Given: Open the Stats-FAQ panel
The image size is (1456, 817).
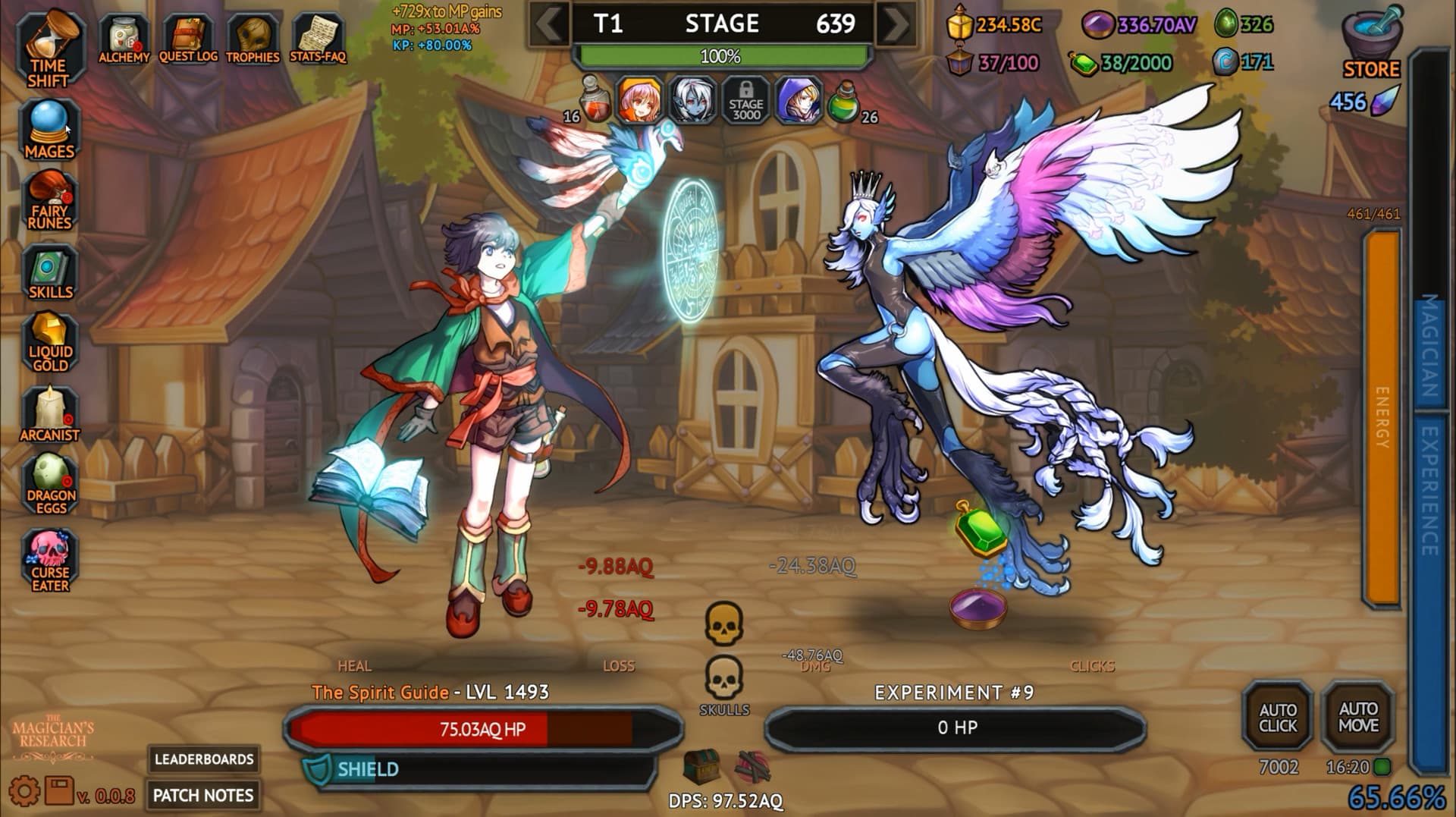Looking at the screenshot, I should [317, 33].
